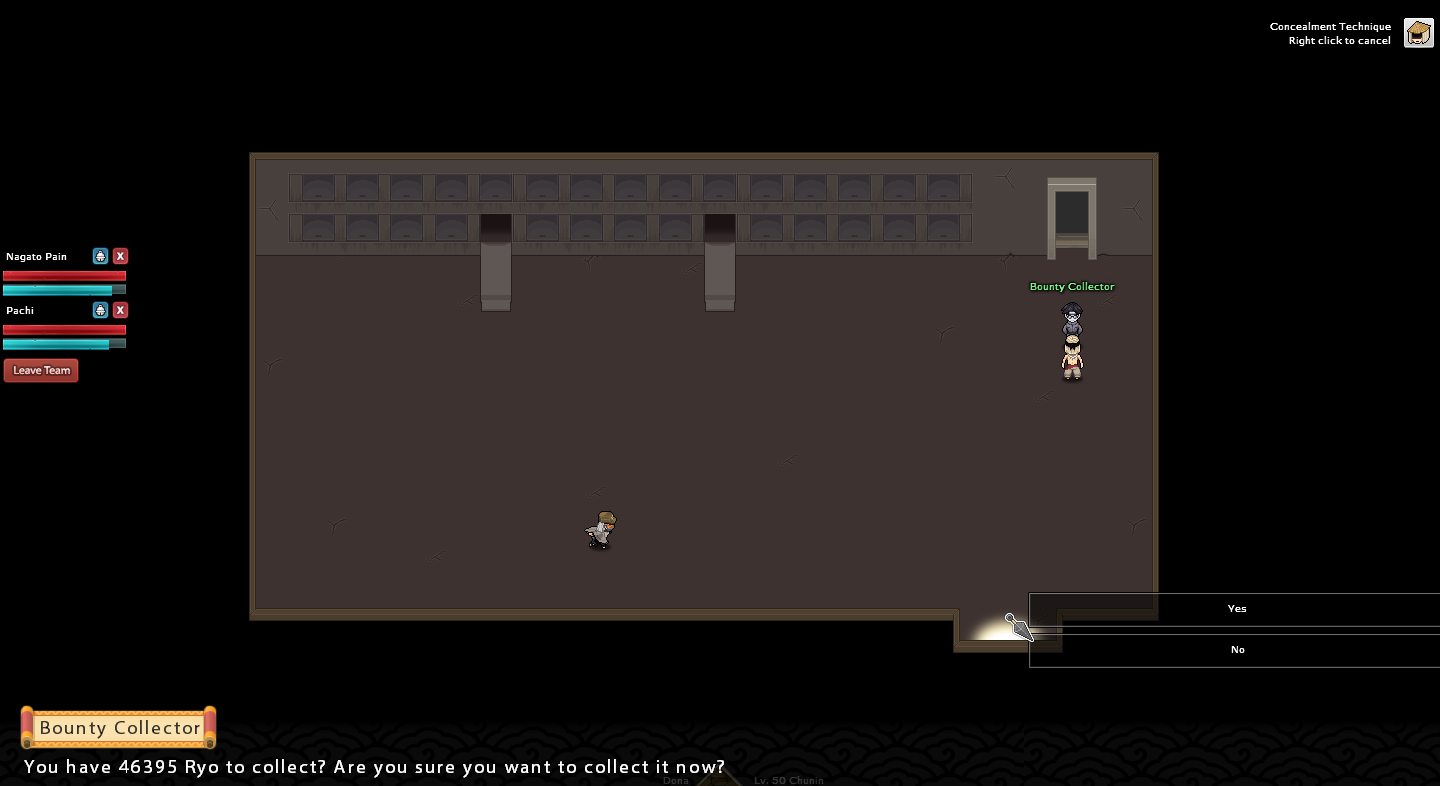Choose No to decline collecting Ryo

[x=1236, y=650]
